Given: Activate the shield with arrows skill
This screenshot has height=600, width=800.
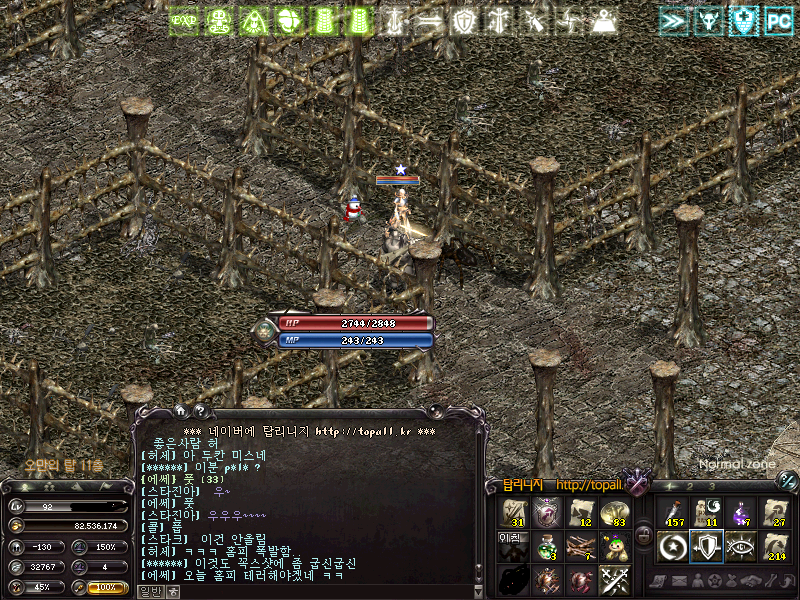Looking at the screenshot, I should 706,547.
